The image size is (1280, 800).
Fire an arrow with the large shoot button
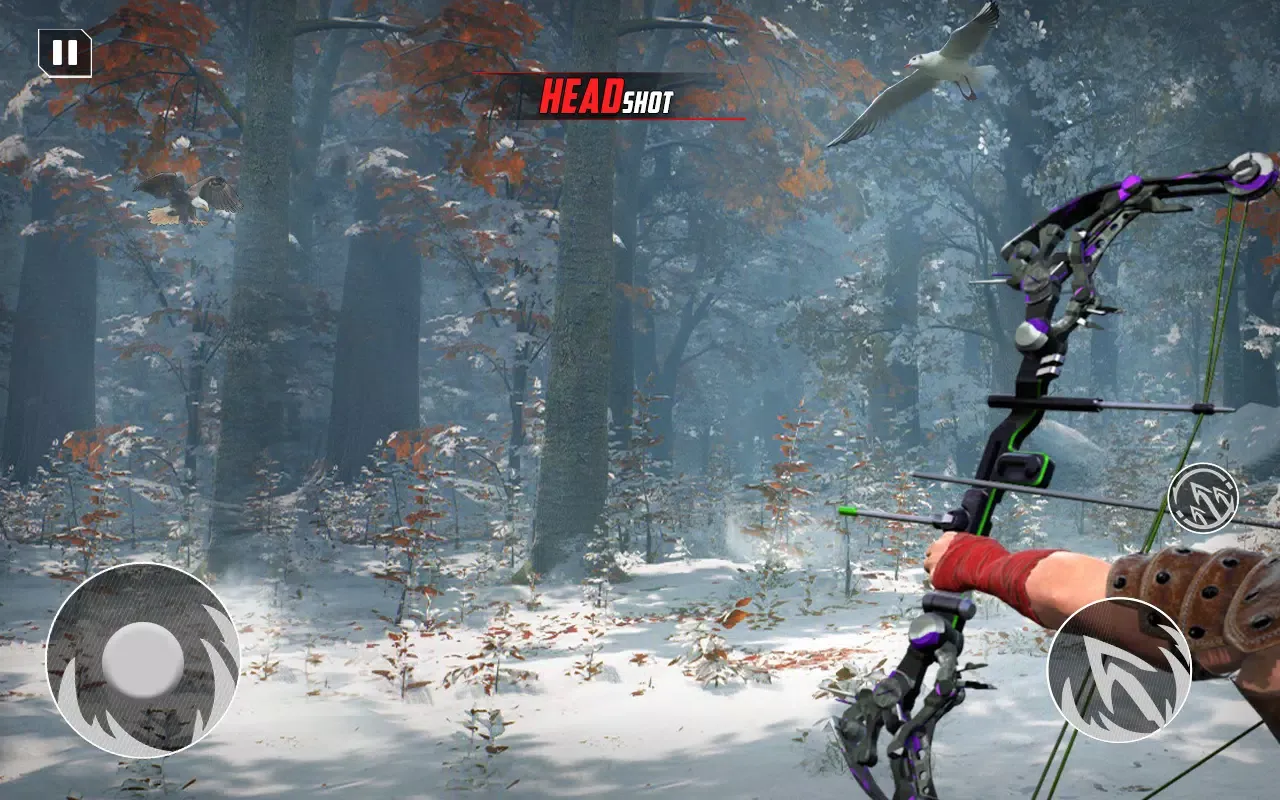tap(1119, 670)
